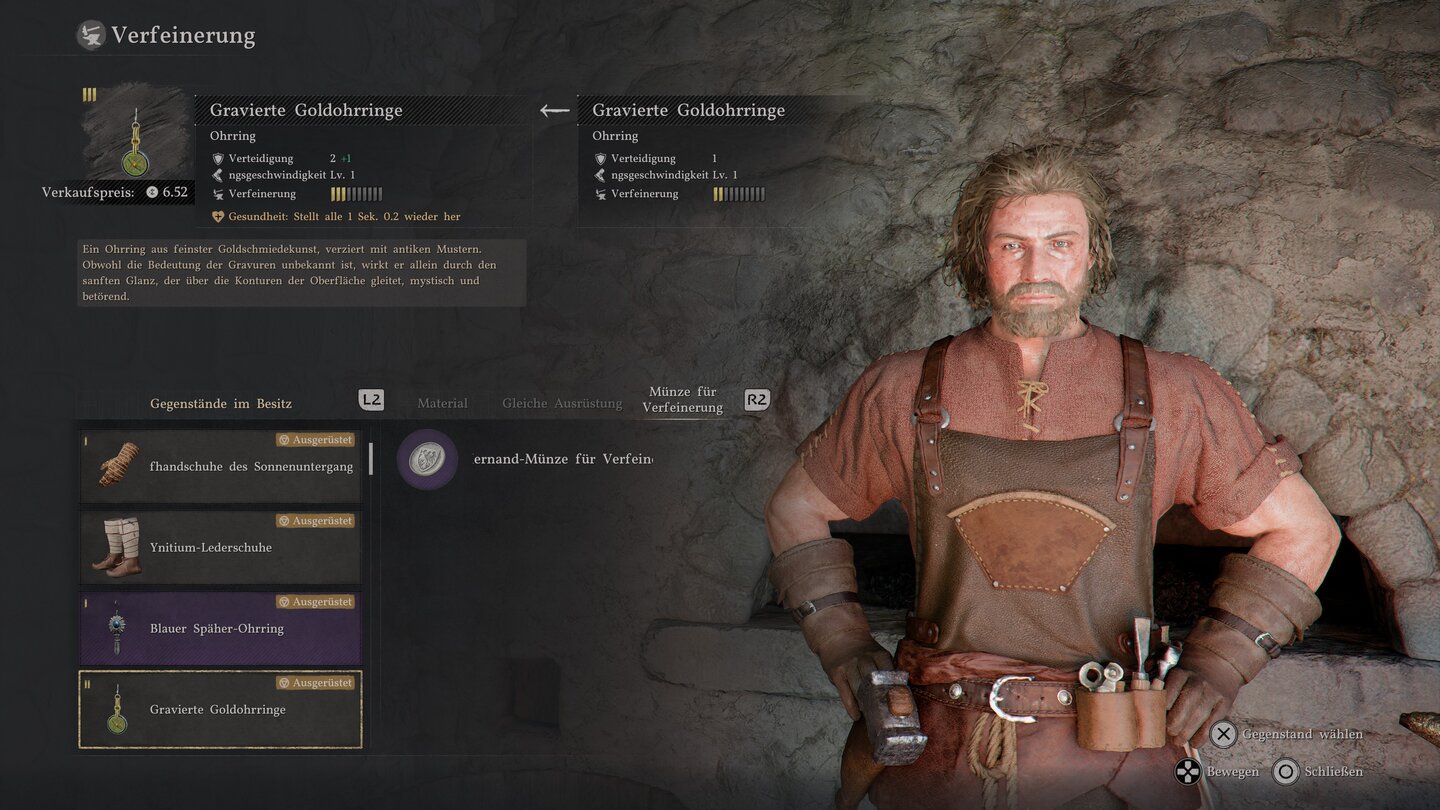Select the silver refinement coin
1440x810 pixels.
[x=428, y=459]
